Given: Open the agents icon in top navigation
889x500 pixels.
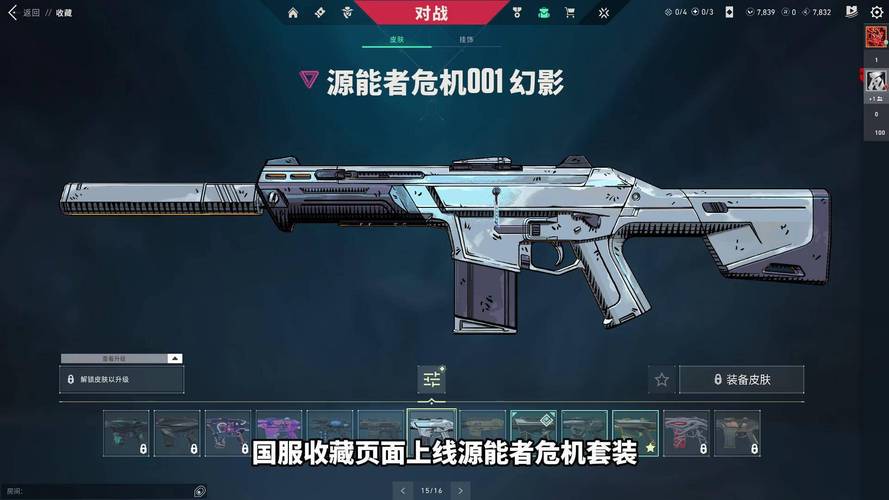Looking at the screenshot, I should [x=347, y=13].
